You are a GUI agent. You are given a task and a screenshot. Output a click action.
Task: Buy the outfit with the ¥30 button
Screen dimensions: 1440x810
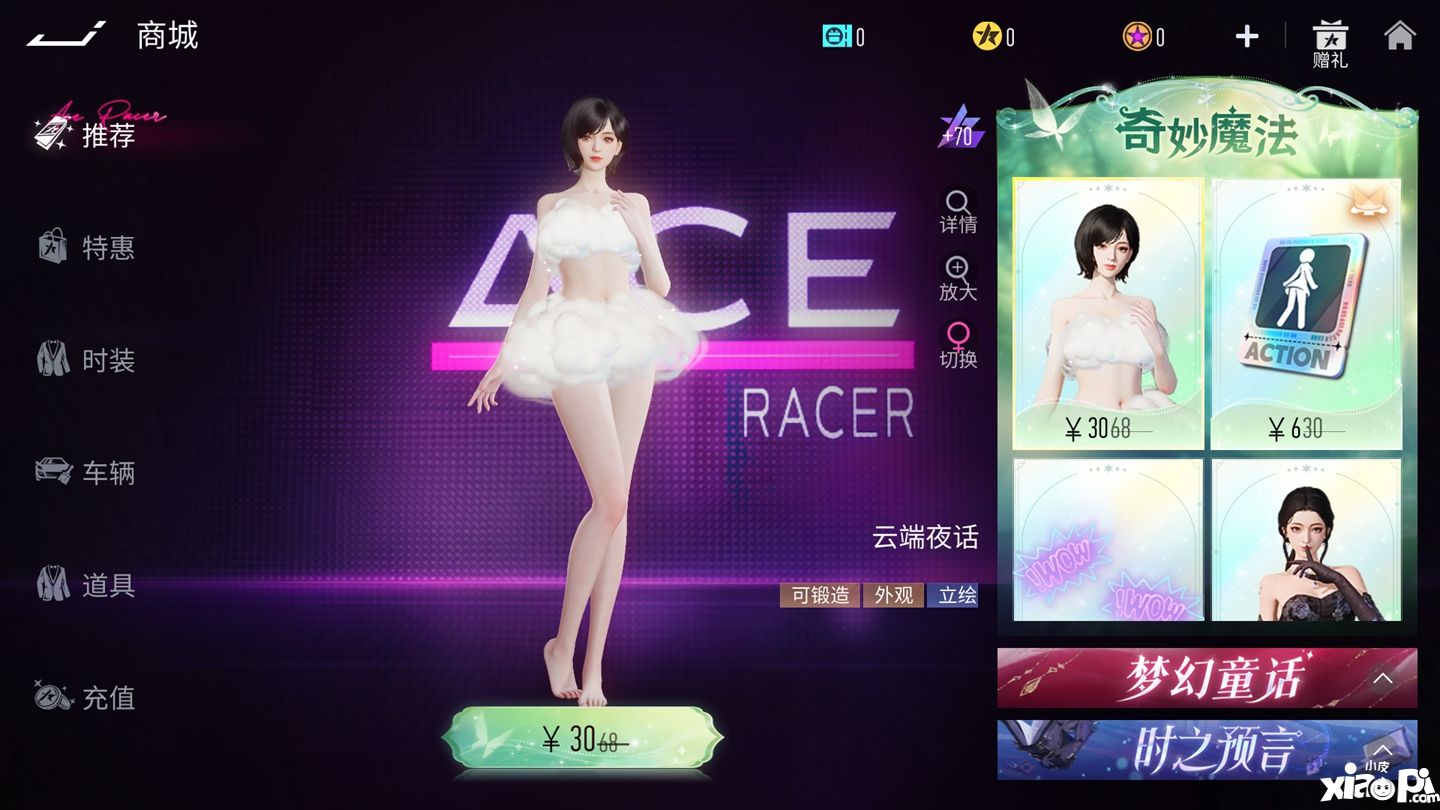[x=582, y=740]
